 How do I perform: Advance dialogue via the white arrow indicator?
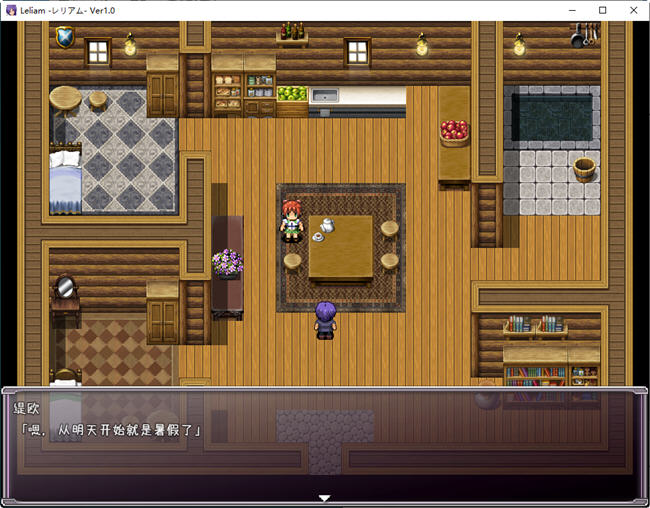tap(324, 497)
